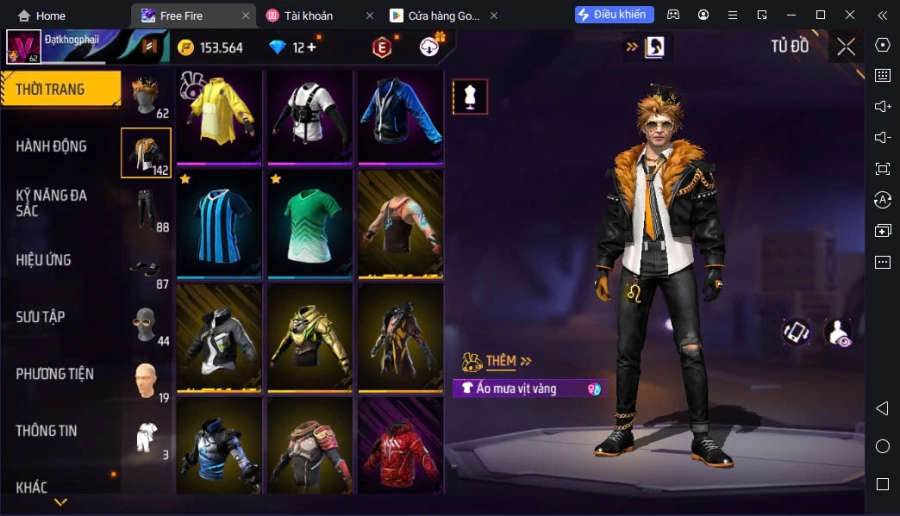Close the TỦ ĐỒ wardrobe screen
The image size is (900, 516).
click(846, 47)
